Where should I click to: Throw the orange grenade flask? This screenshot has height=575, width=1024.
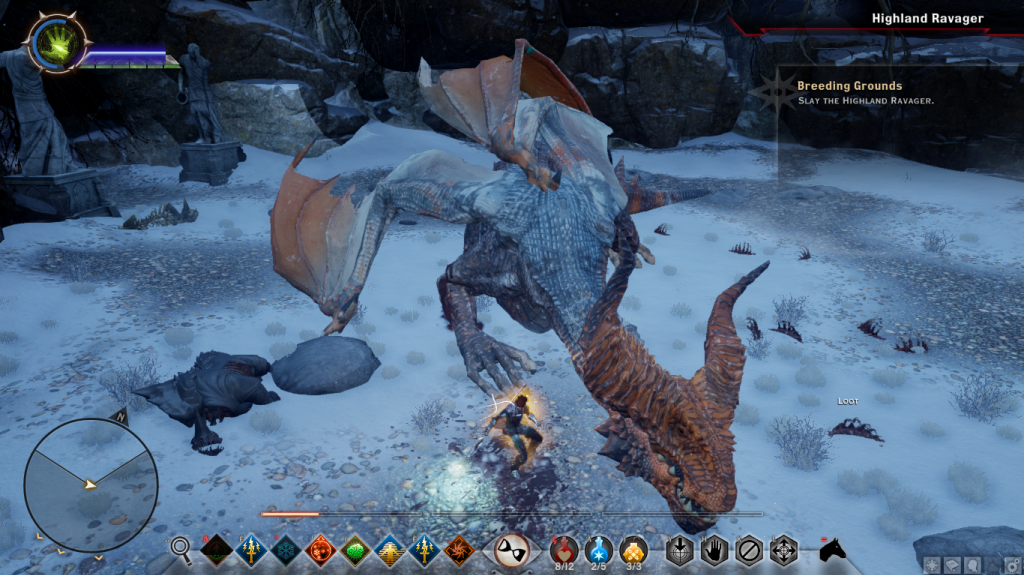tap(633, 548)
